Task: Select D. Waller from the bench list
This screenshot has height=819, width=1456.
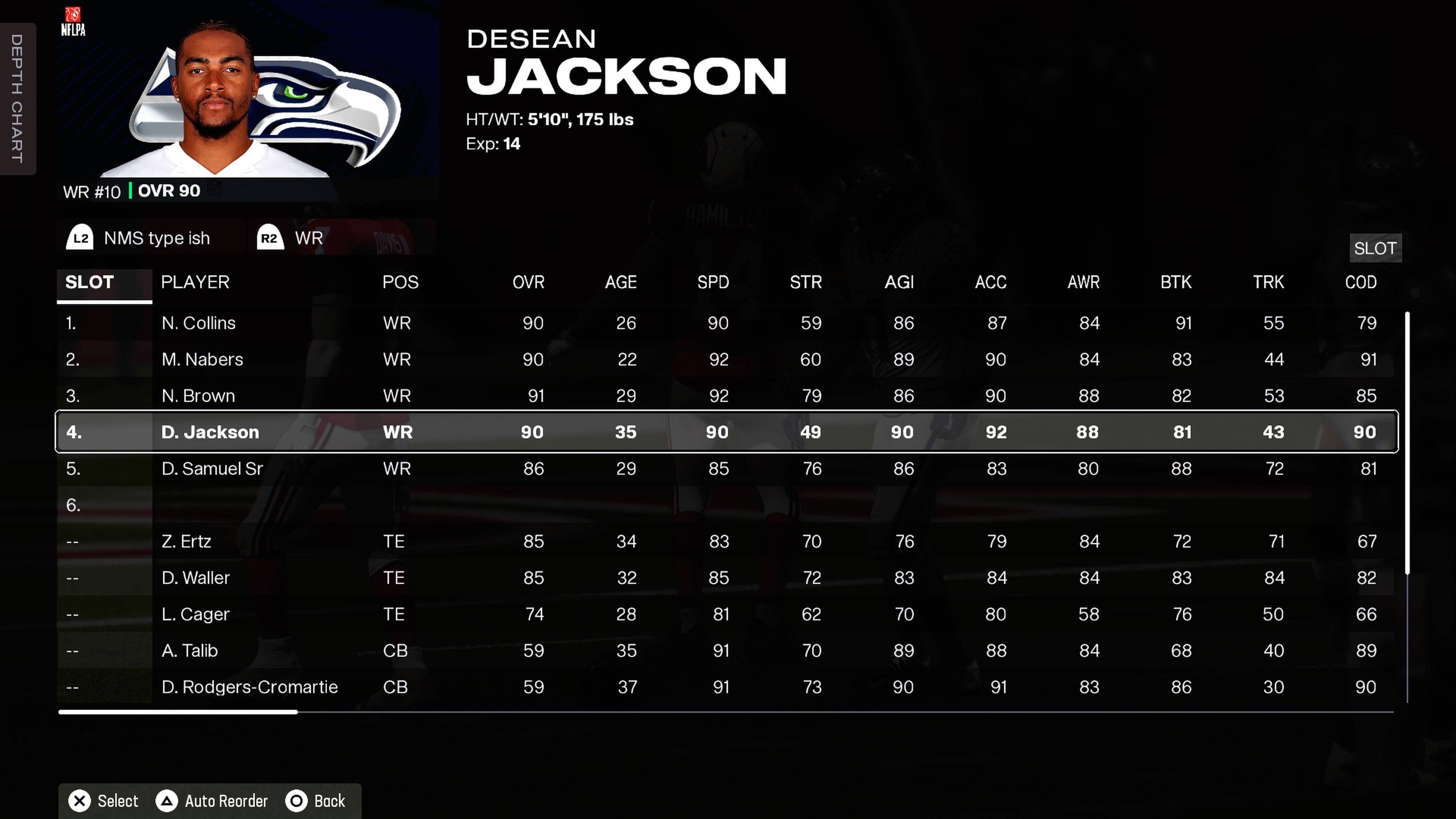Action: 196,577
